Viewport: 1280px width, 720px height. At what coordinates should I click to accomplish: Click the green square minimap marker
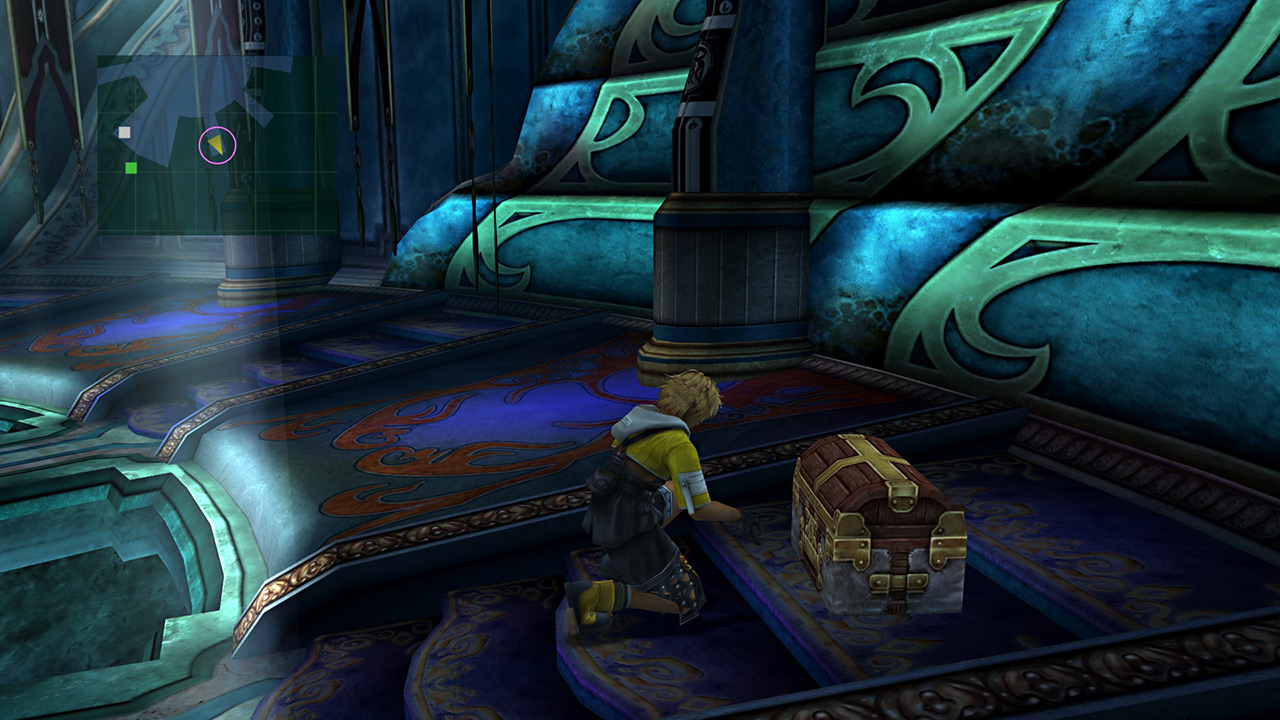(131, 168)
